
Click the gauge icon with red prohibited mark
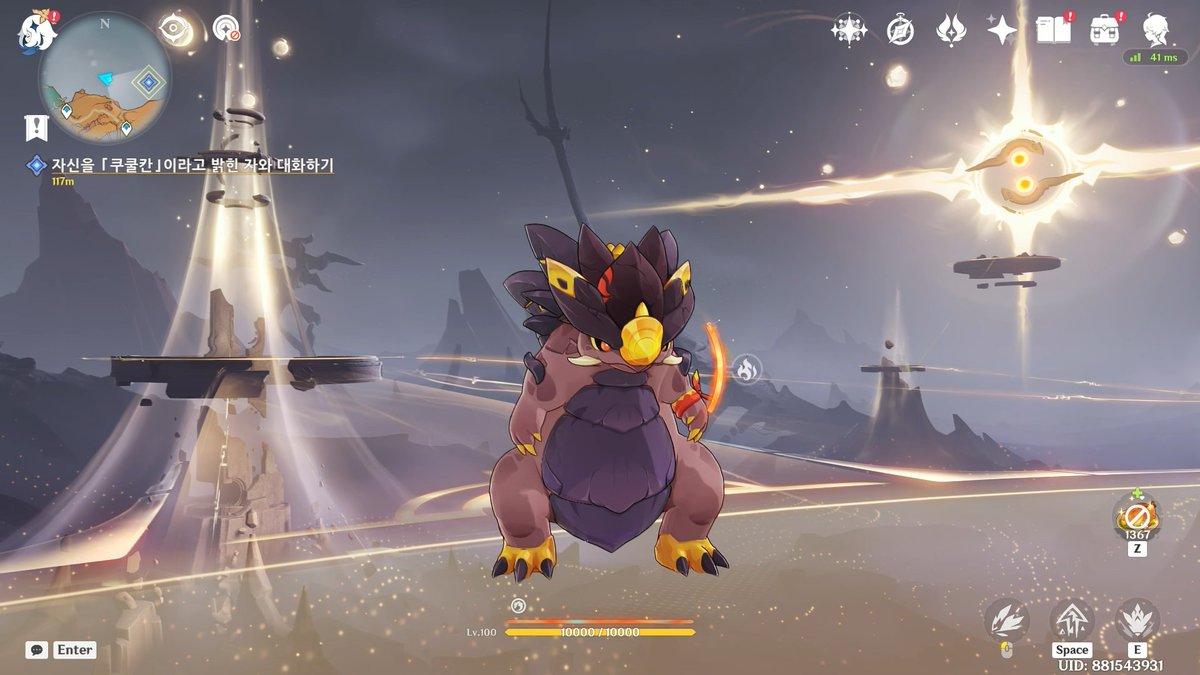(x=227, y=28)
